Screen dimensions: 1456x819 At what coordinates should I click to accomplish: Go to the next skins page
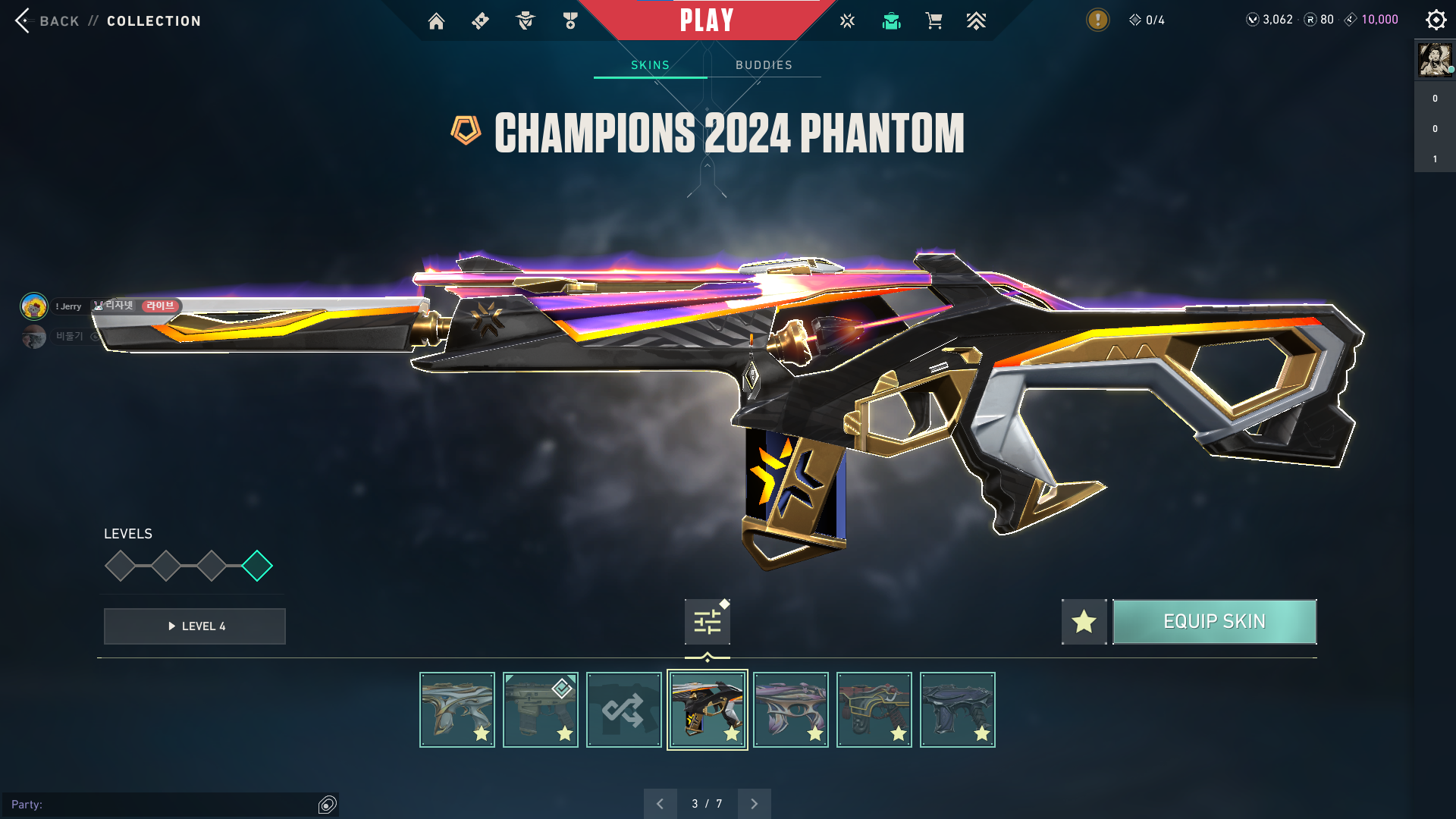754,804
